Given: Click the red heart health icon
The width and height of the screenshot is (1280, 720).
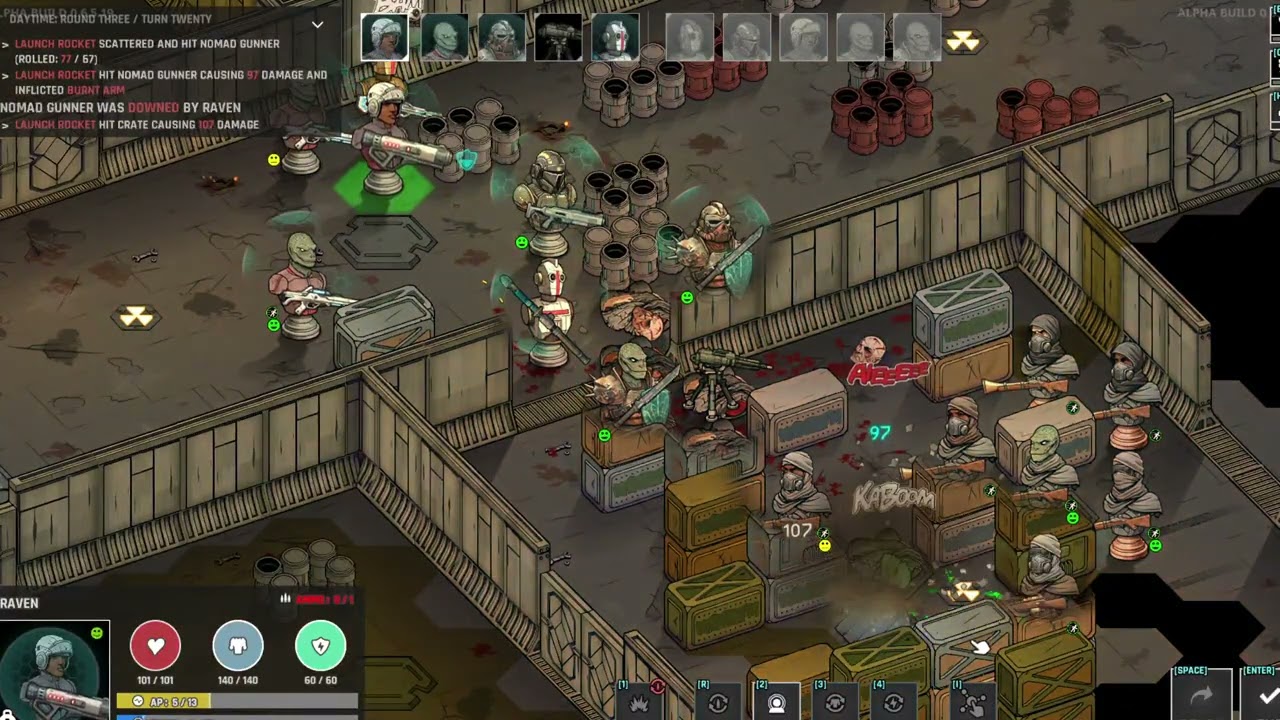Looking at the screenshot, I should [x=155, y=646].
